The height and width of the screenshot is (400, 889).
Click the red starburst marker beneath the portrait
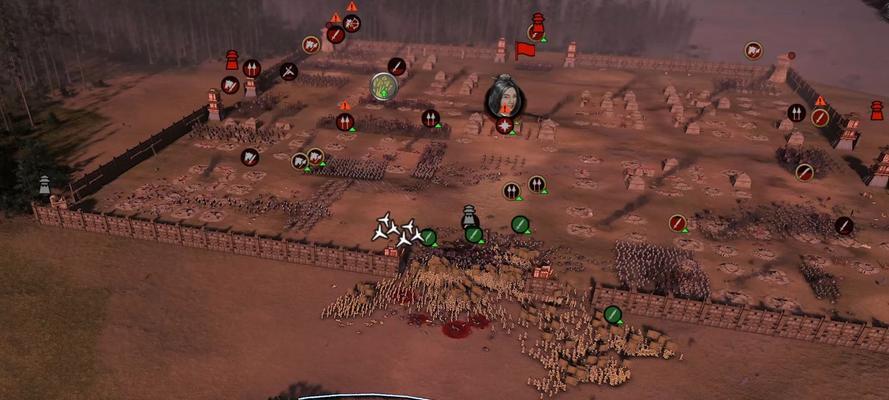[505, 125]
